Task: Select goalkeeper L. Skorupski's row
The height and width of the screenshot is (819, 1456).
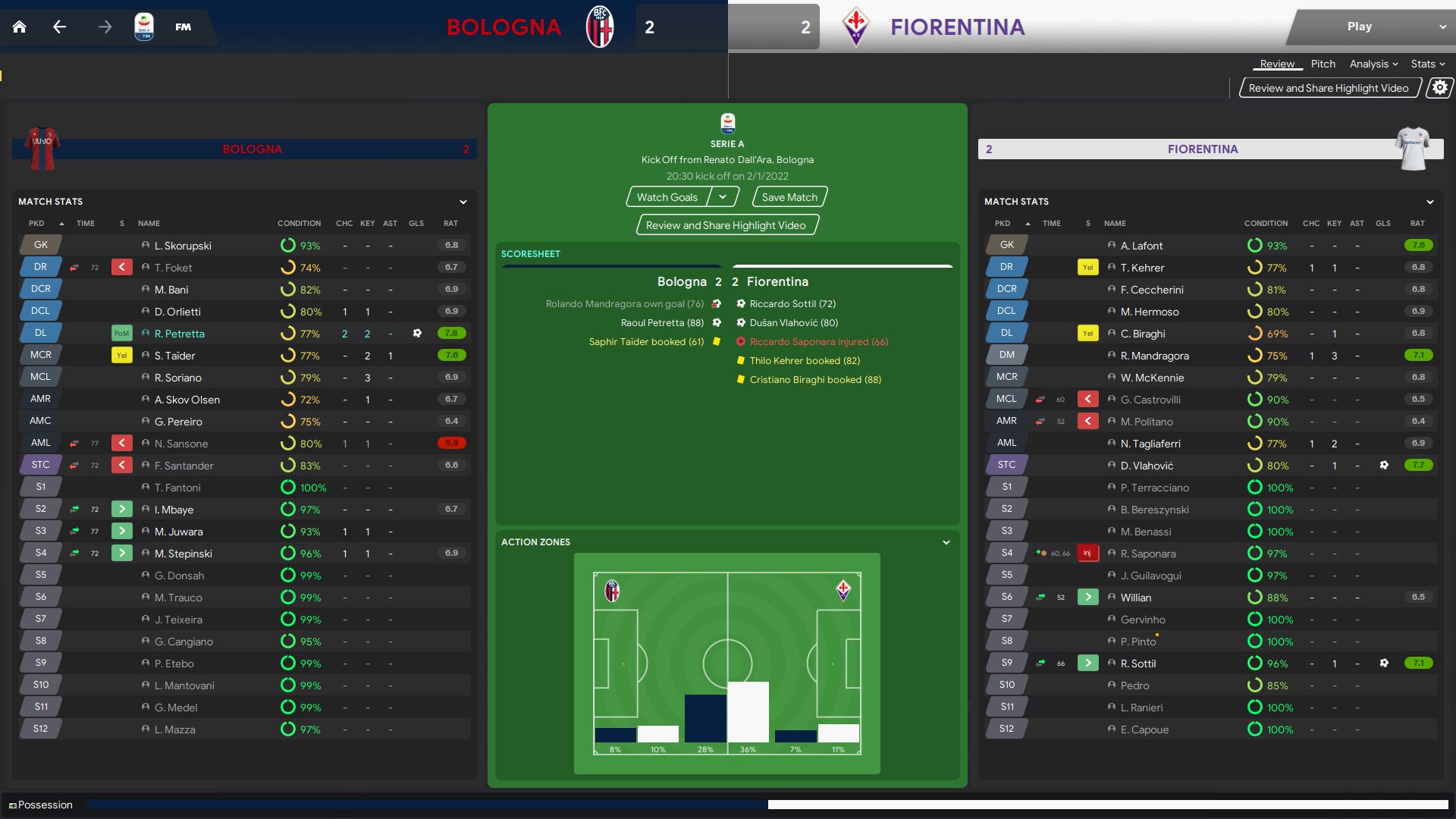Action: 183,246
